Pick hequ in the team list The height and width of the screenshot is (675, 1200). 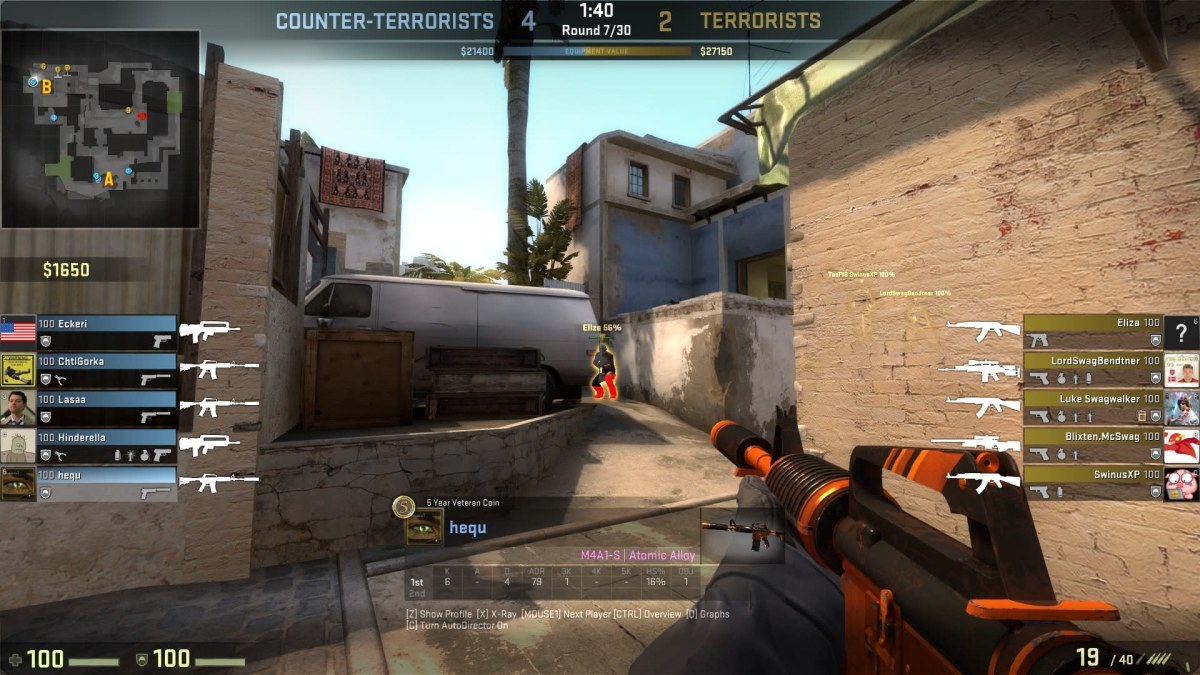pyautogui.click(x=106, y=483)
